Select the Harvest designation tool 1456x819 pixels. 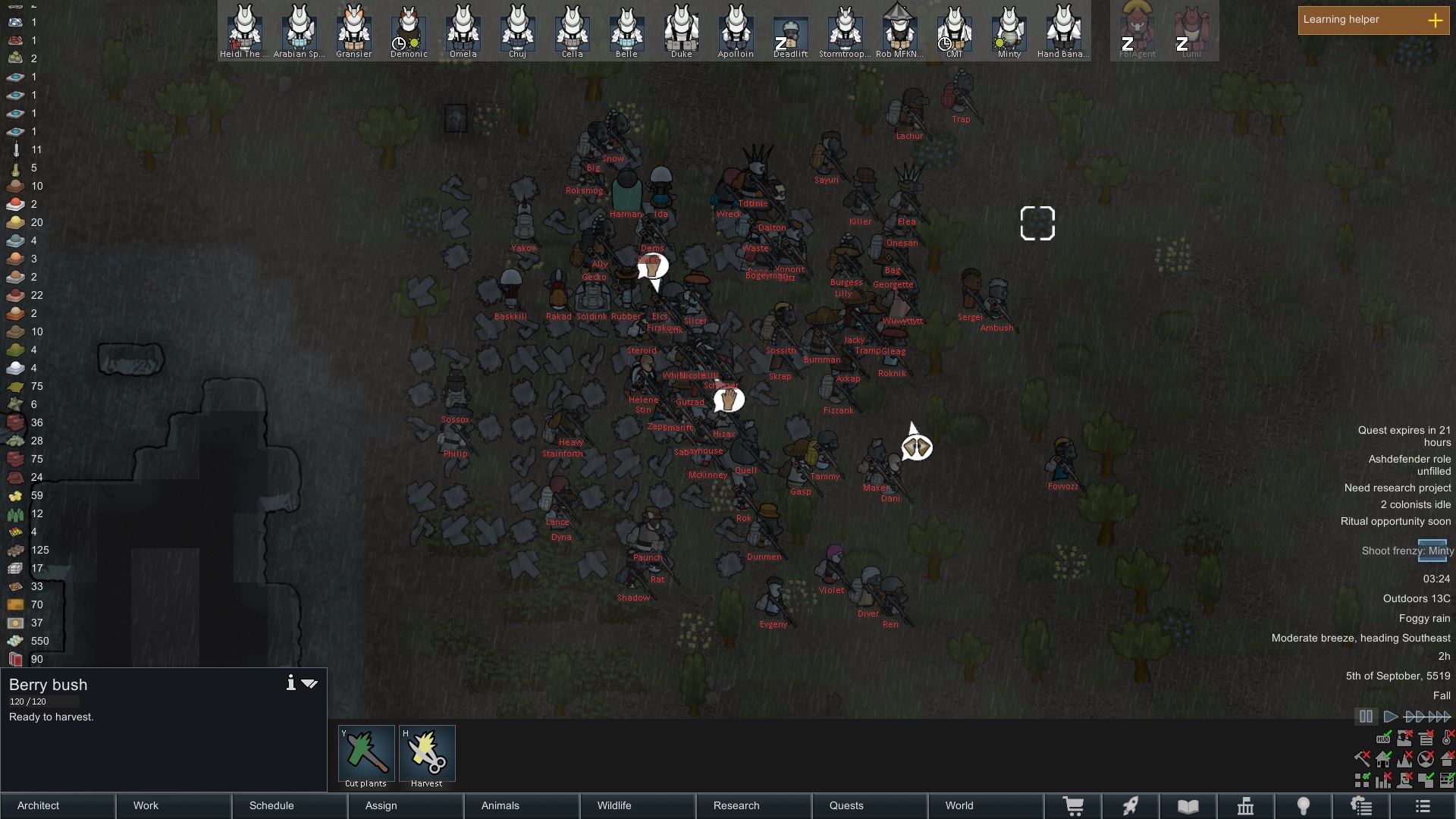(x=427, y=753)
